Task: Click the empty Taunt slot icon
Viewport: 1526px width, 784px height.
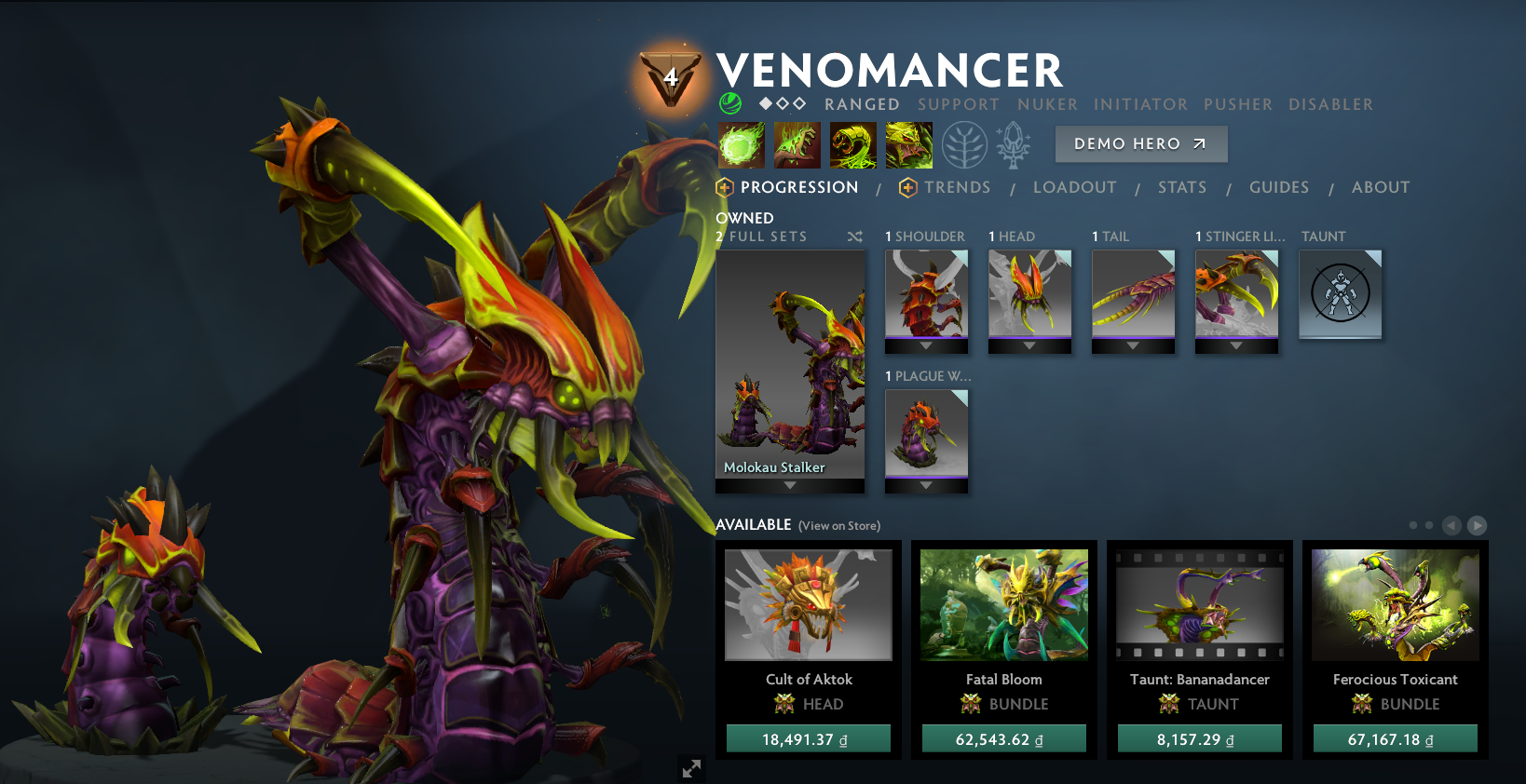Action: (1340, 294)
